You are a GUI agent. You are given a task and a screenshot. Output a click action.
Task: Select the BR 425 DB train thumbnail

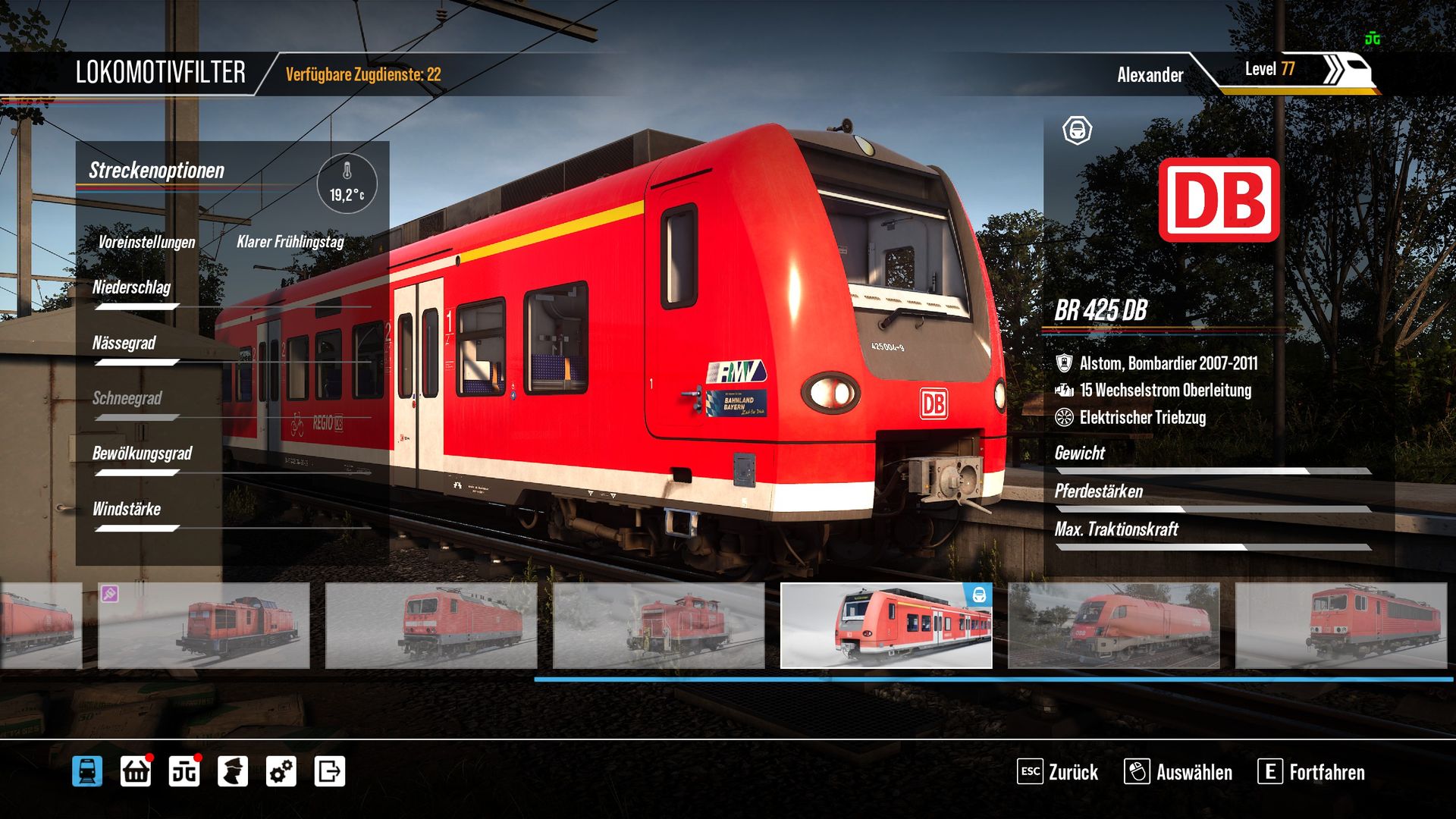pyautogui.click(x=886, y=626)
